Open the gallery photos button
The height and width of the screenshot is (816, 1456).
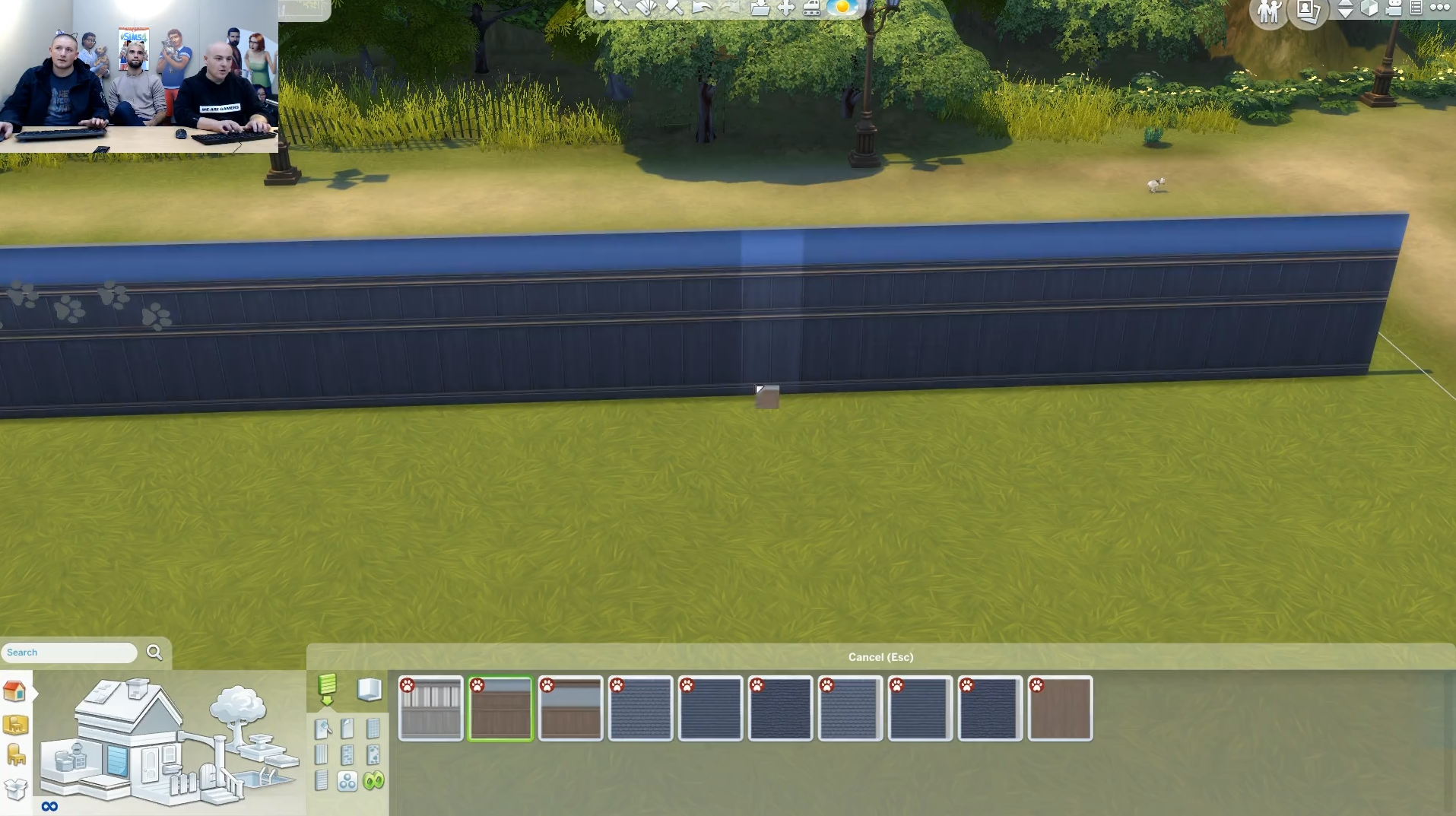click(x=1308, y=11)
